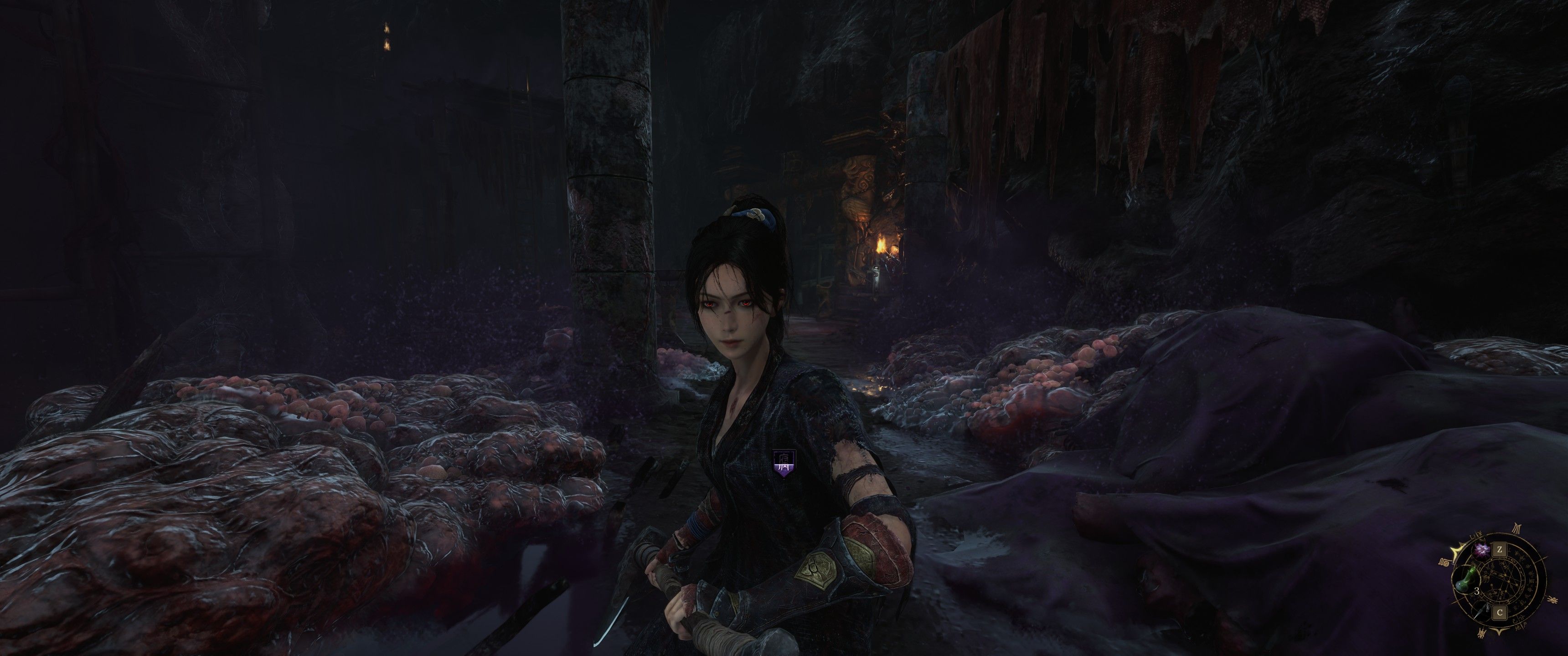The width and height of the screenshot is (1568, 656).
Task: Toggle the dart quick-slot beside the C prompt
Action: (x=1481, y=611)
